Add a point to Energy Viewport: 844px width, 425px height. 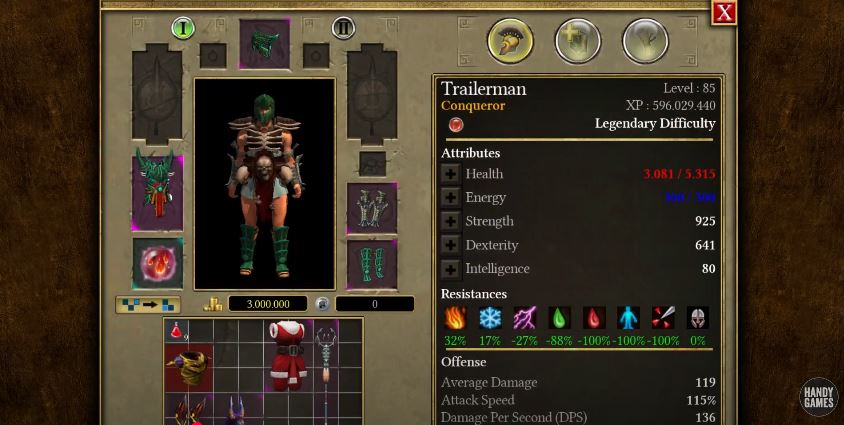click(x=451, y=198)
